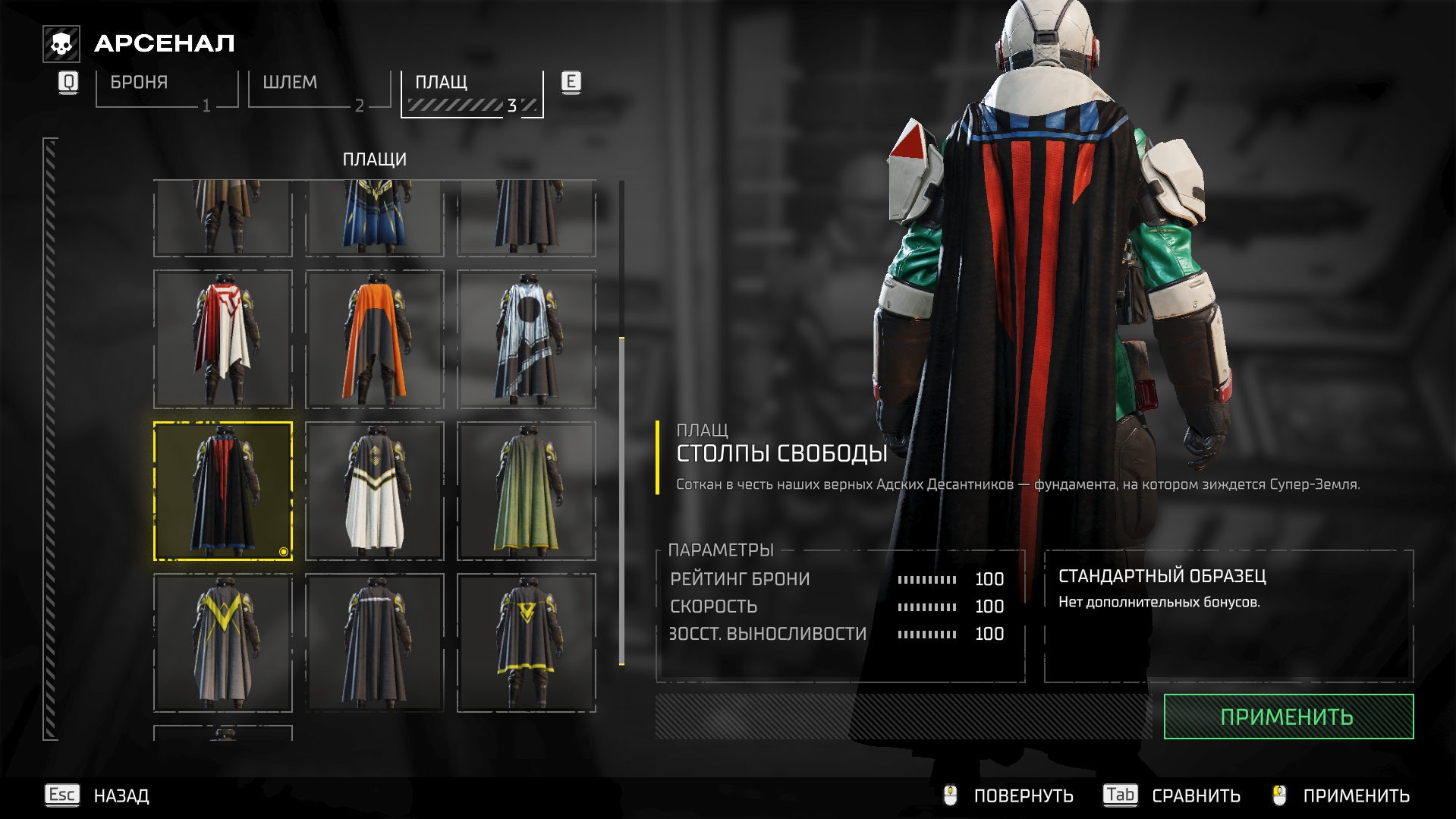Click the cape list scrollbar

click(621, 501)
